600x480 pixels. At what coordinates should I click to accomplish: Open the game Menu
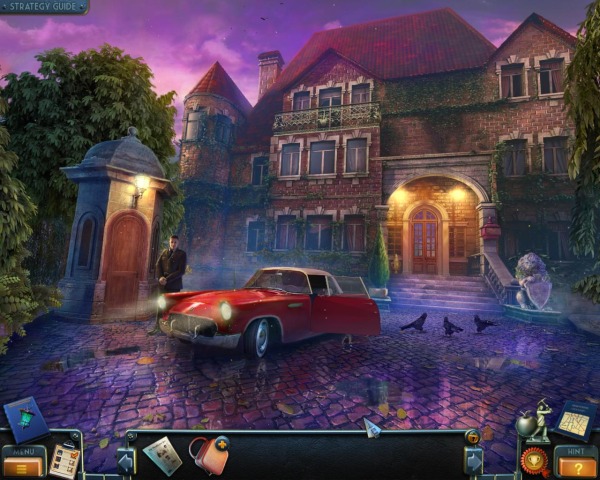22,462
